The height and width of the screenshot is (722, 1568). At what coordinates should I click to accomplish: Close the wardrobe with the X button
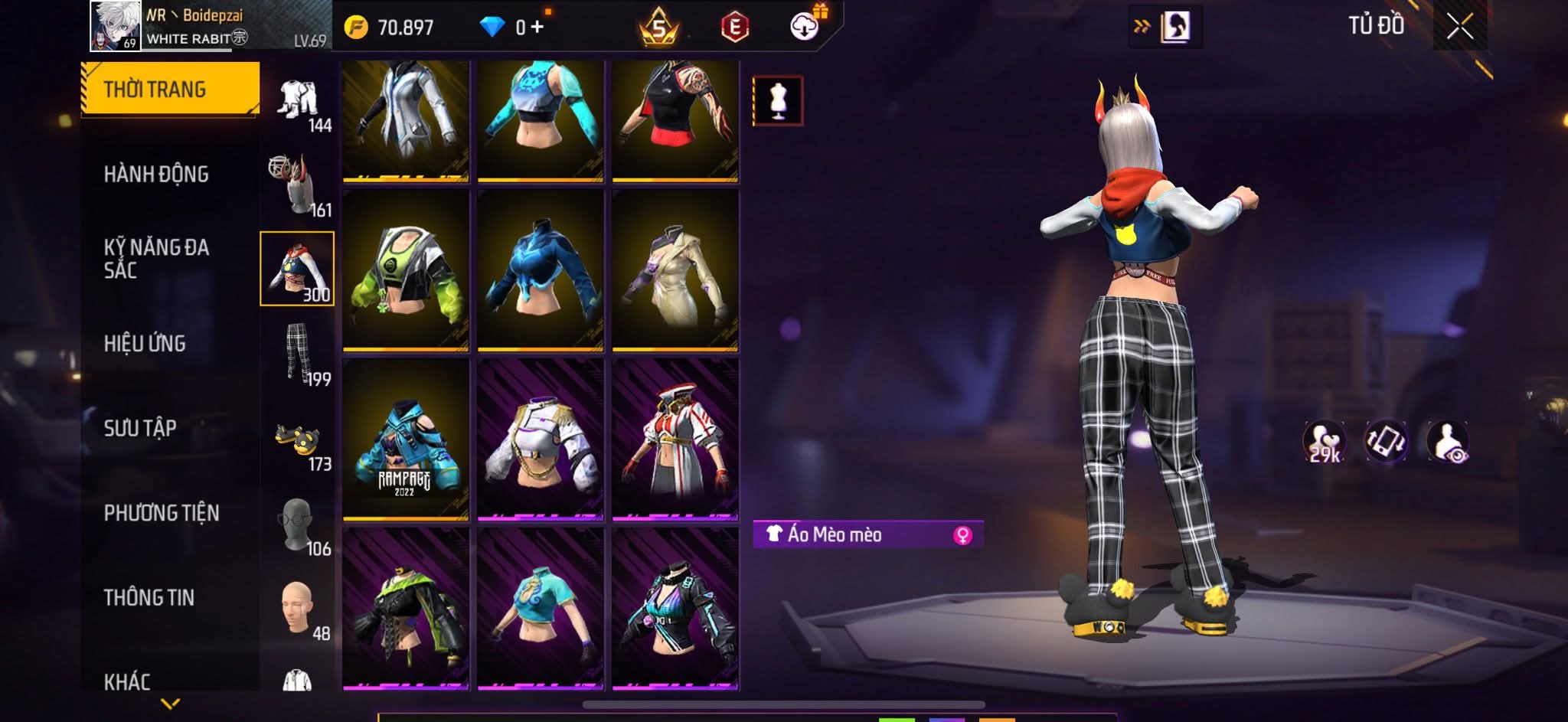point(1459,27)
